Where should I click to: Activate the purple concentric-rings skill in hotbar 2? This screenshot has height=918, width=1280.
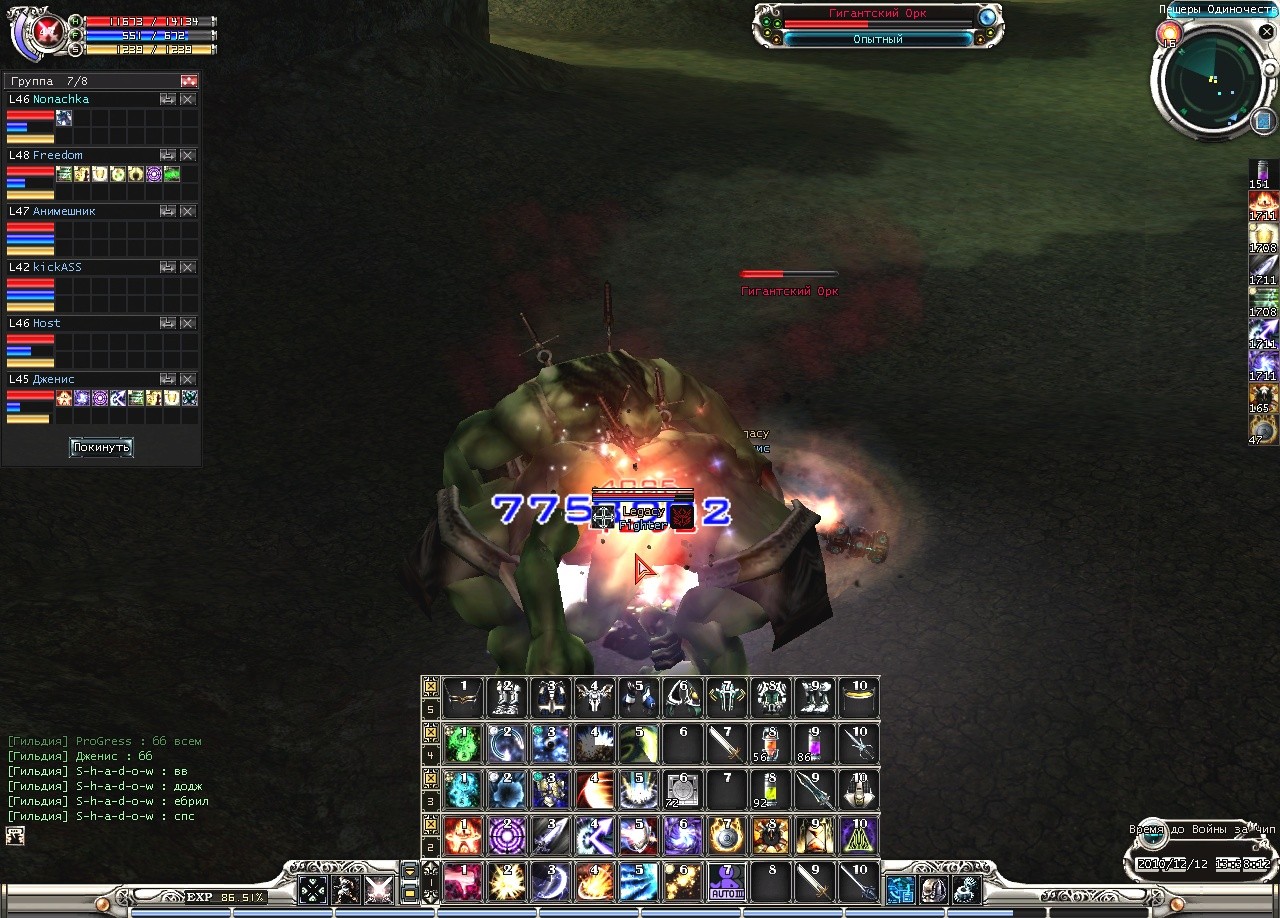point(507,836)
